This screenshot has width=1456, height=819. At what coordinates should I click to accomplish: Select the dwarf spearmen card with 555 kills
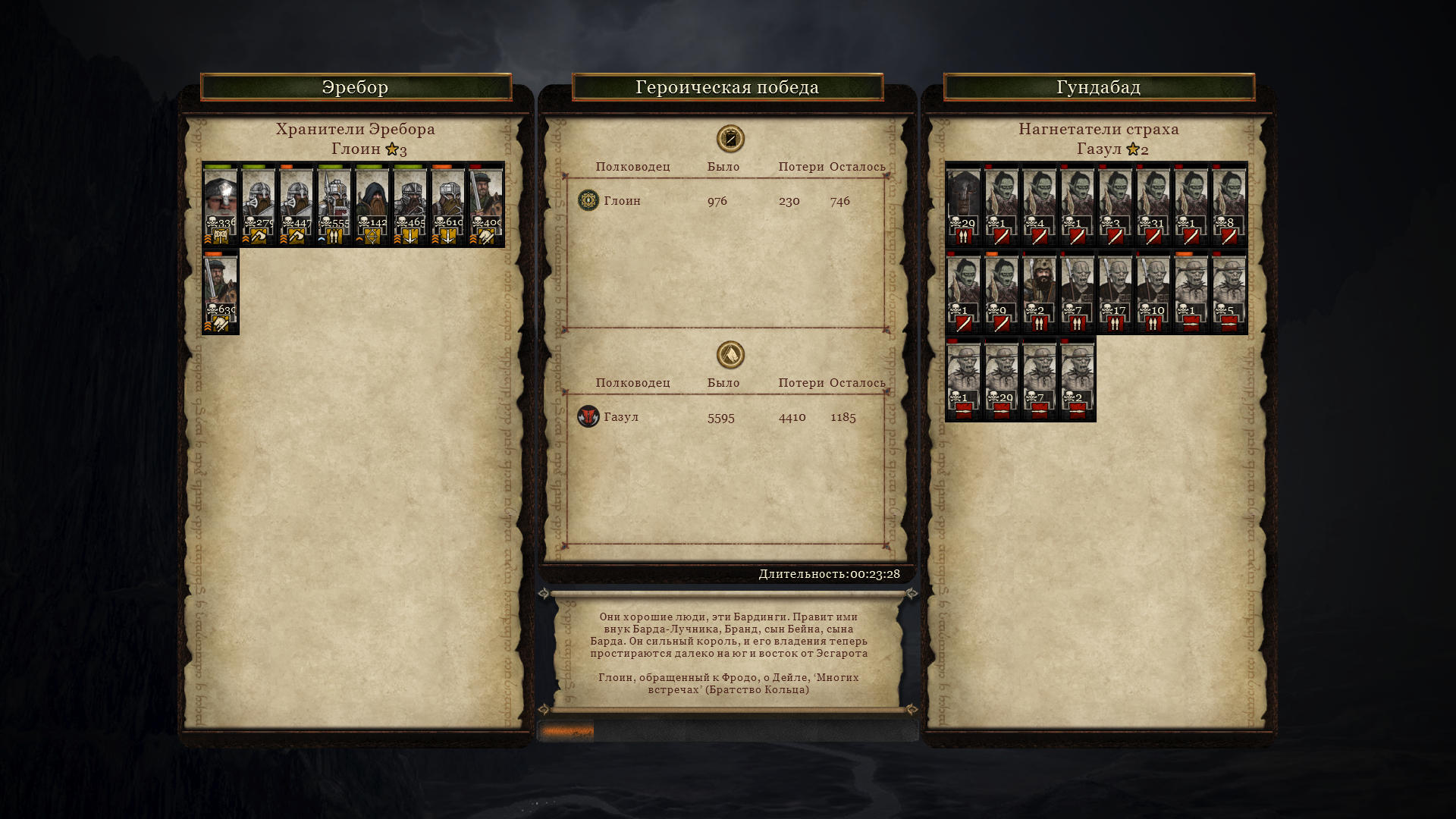[x=334, y=205]
